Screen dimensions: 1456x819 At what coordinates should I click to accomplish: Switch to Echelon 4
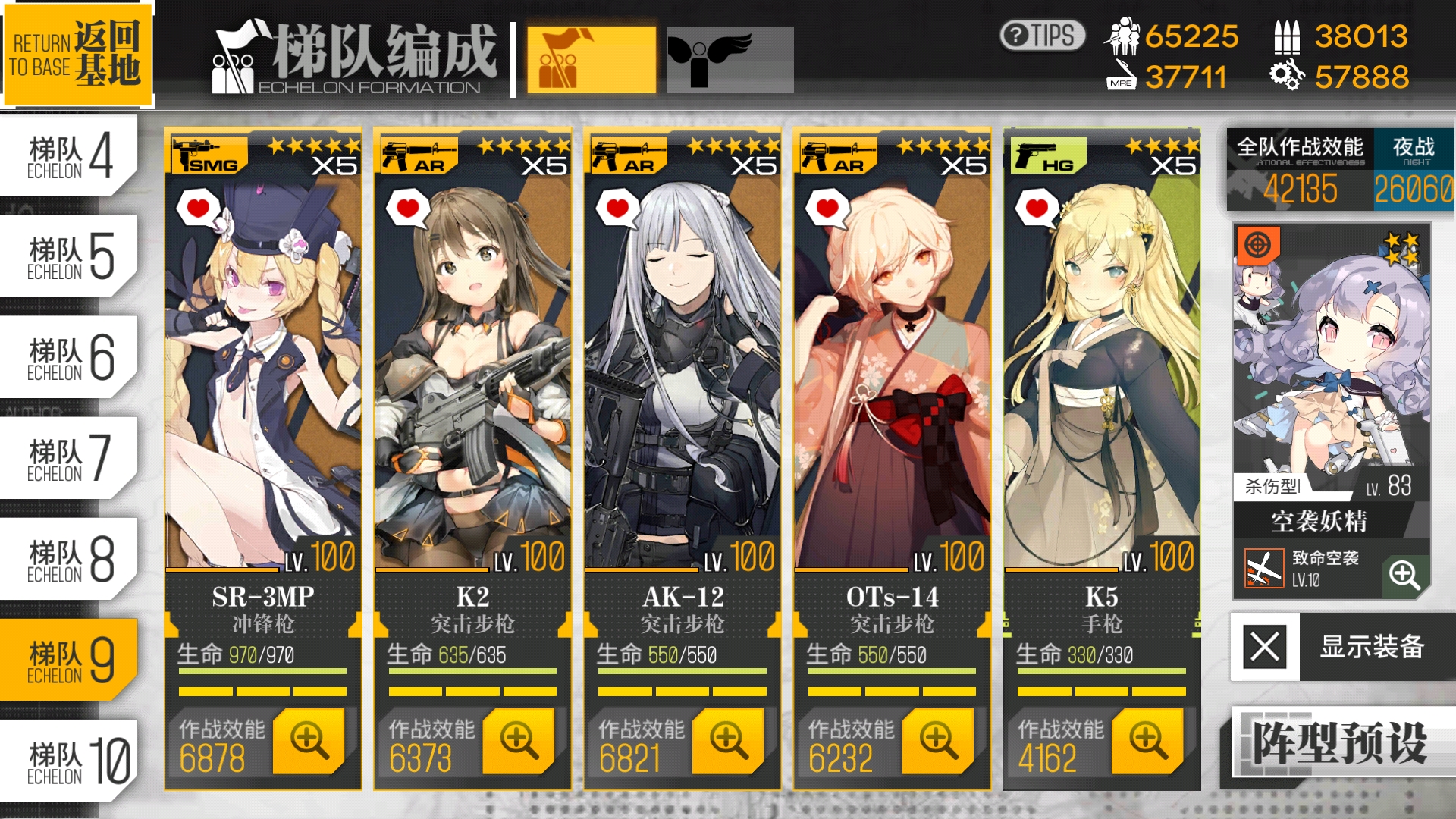pyautogui.click(x=68, y=155)
